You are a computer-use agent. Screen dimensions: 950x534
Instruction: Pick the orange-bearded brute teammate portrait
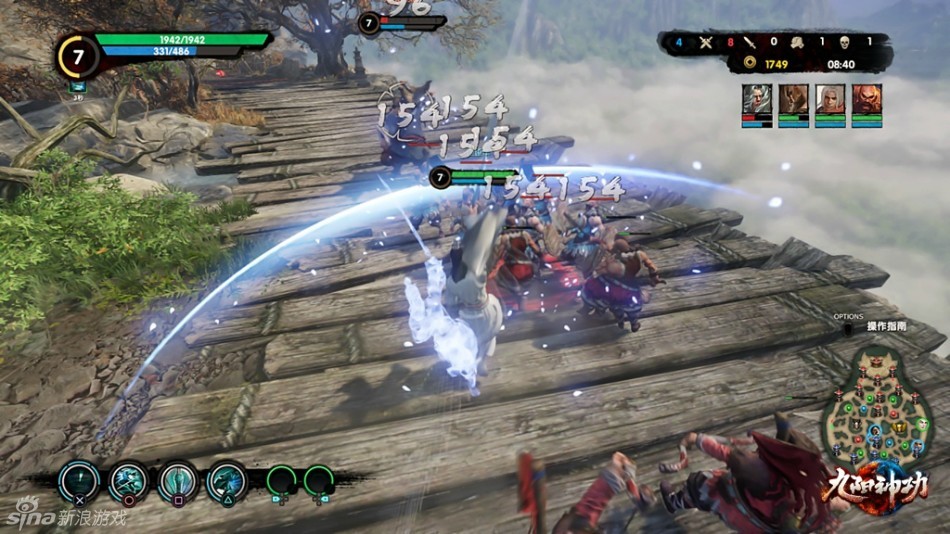click(x=866, y=99)
